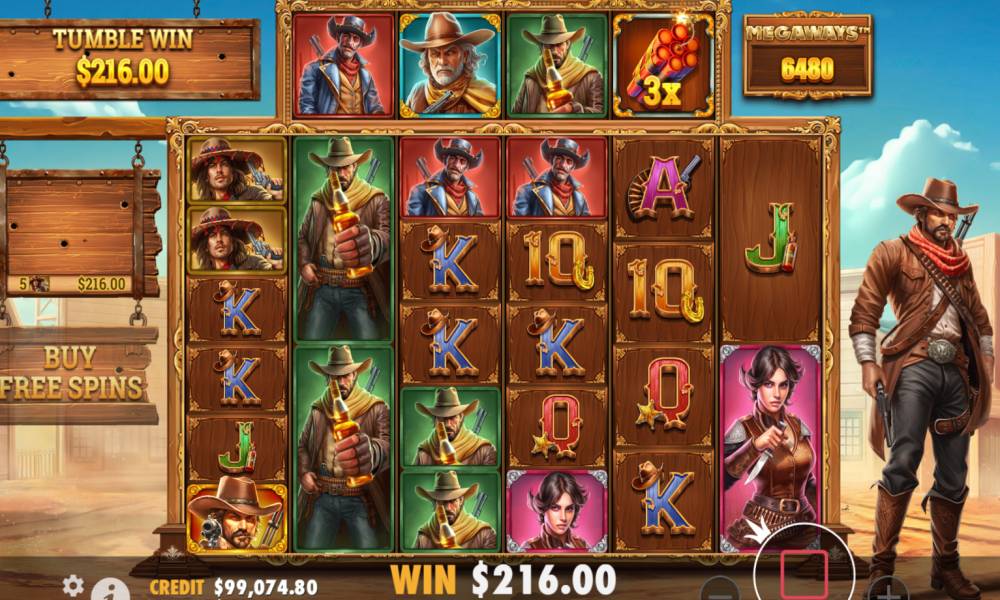Decrease the bet with the minus button
This screenshot has width=1000, height=600.
719,589
